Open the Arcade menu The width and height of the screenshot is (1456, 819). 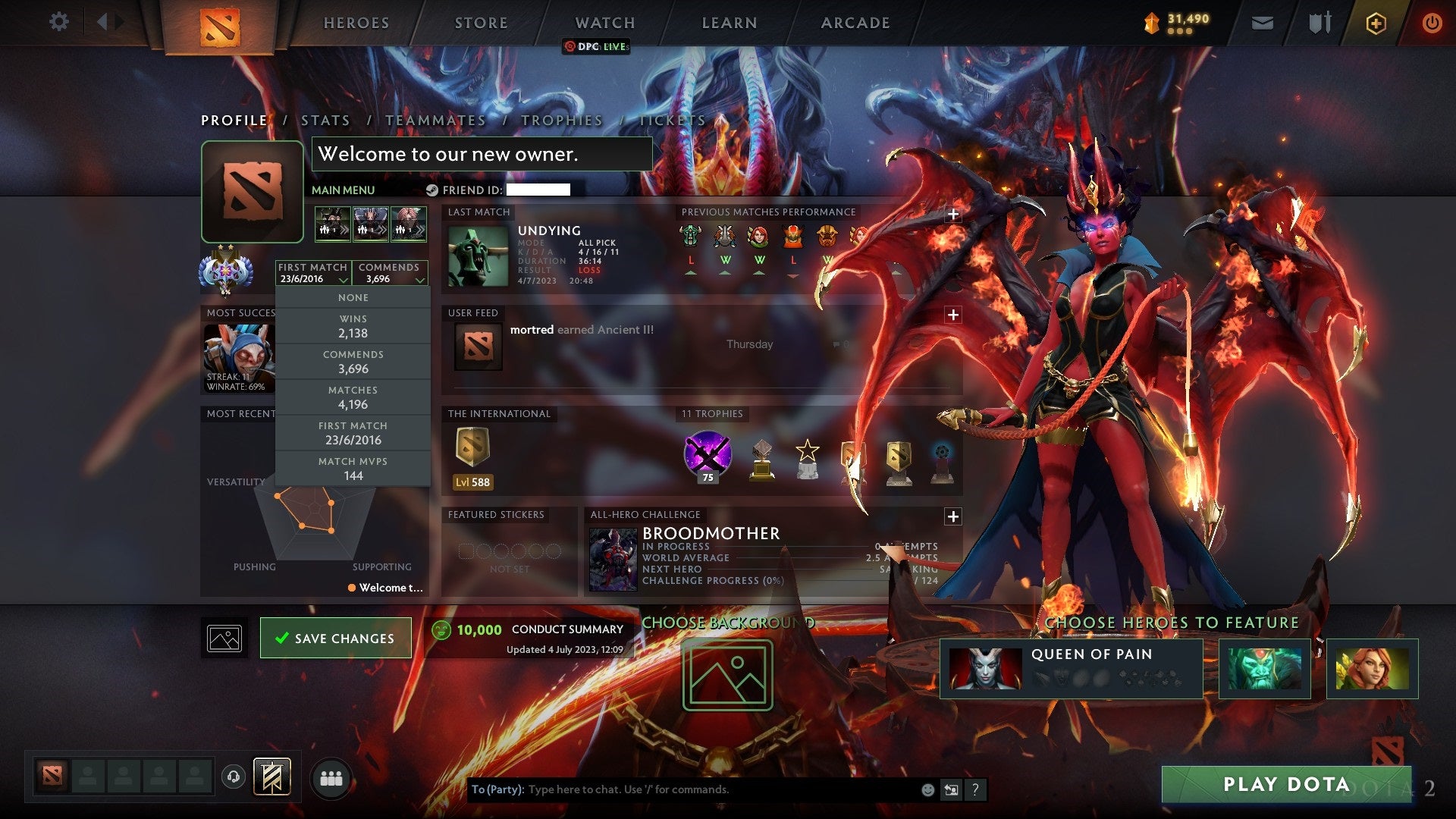855,22
